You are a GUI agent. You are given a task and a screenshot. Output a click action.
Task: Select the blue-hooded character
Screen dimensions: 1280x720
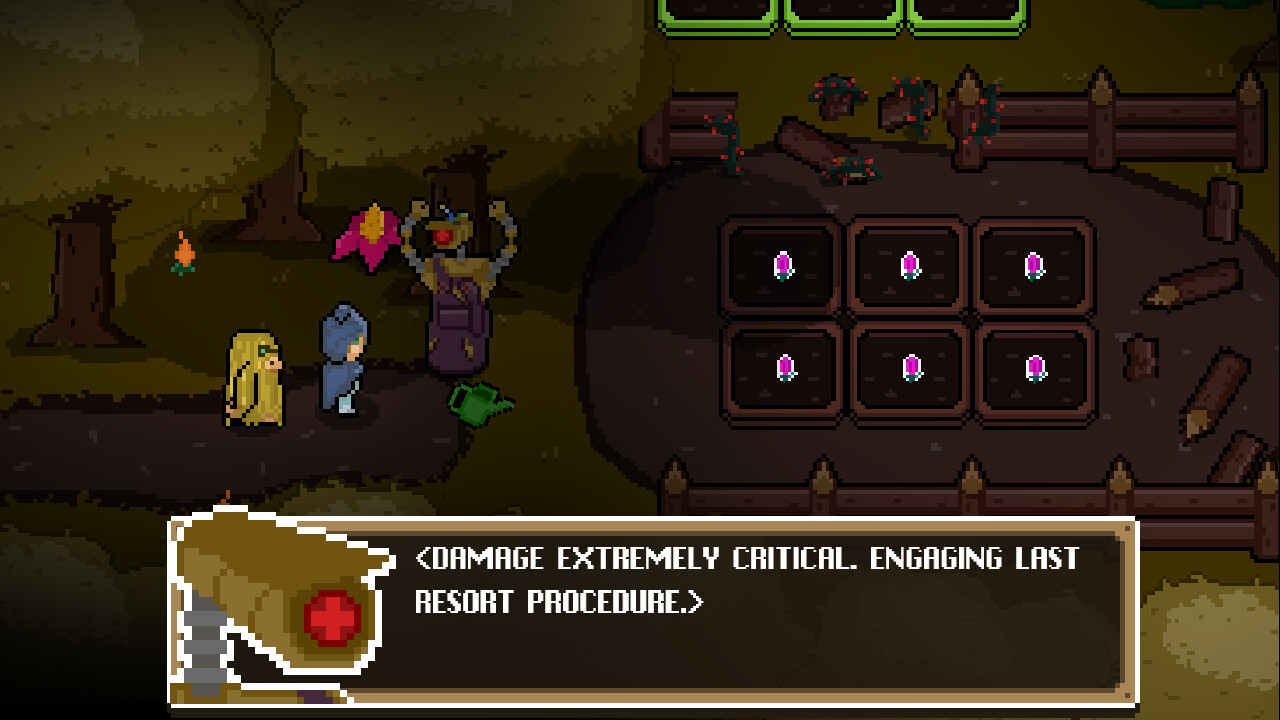(x=340, y=360)
